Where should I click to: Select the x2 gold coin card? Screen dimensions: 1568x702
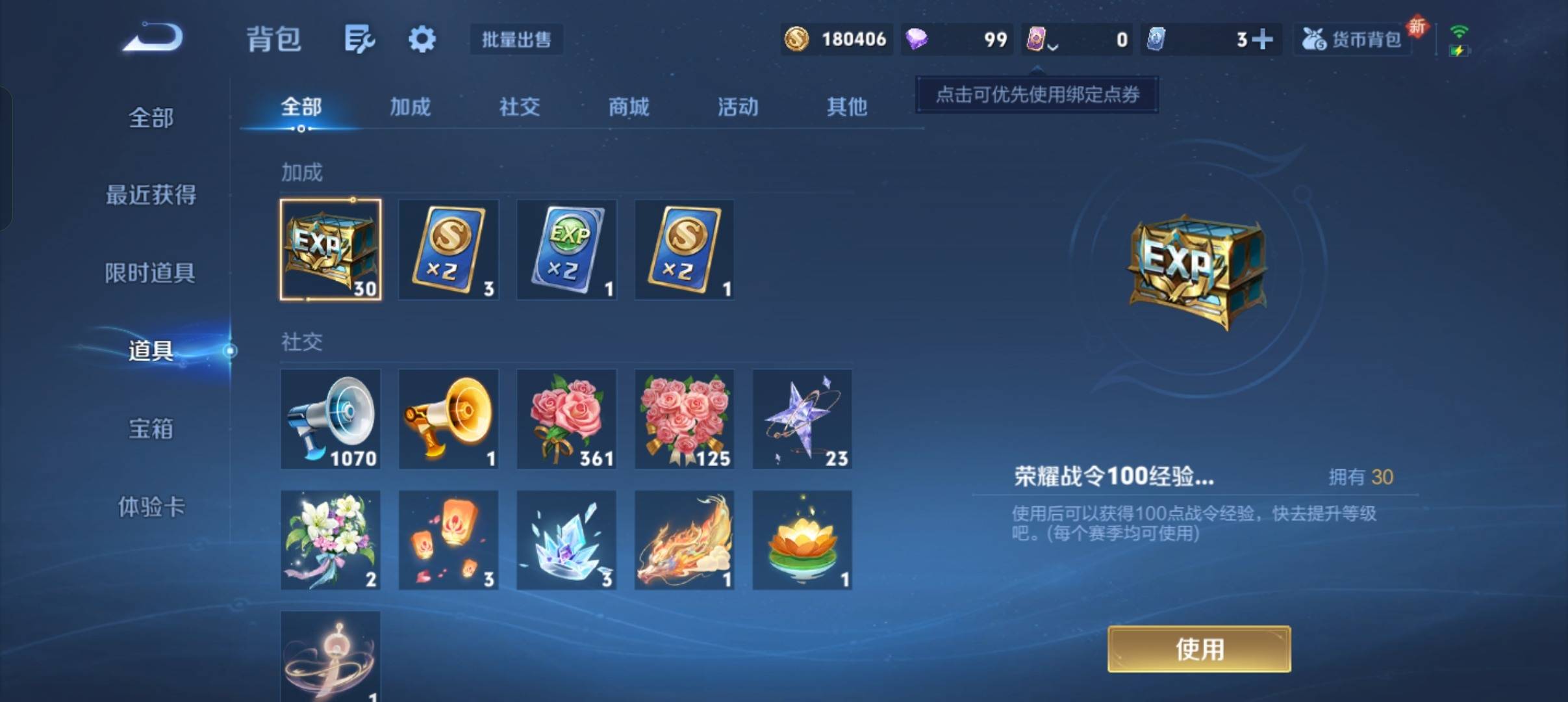tap(448, 249)
